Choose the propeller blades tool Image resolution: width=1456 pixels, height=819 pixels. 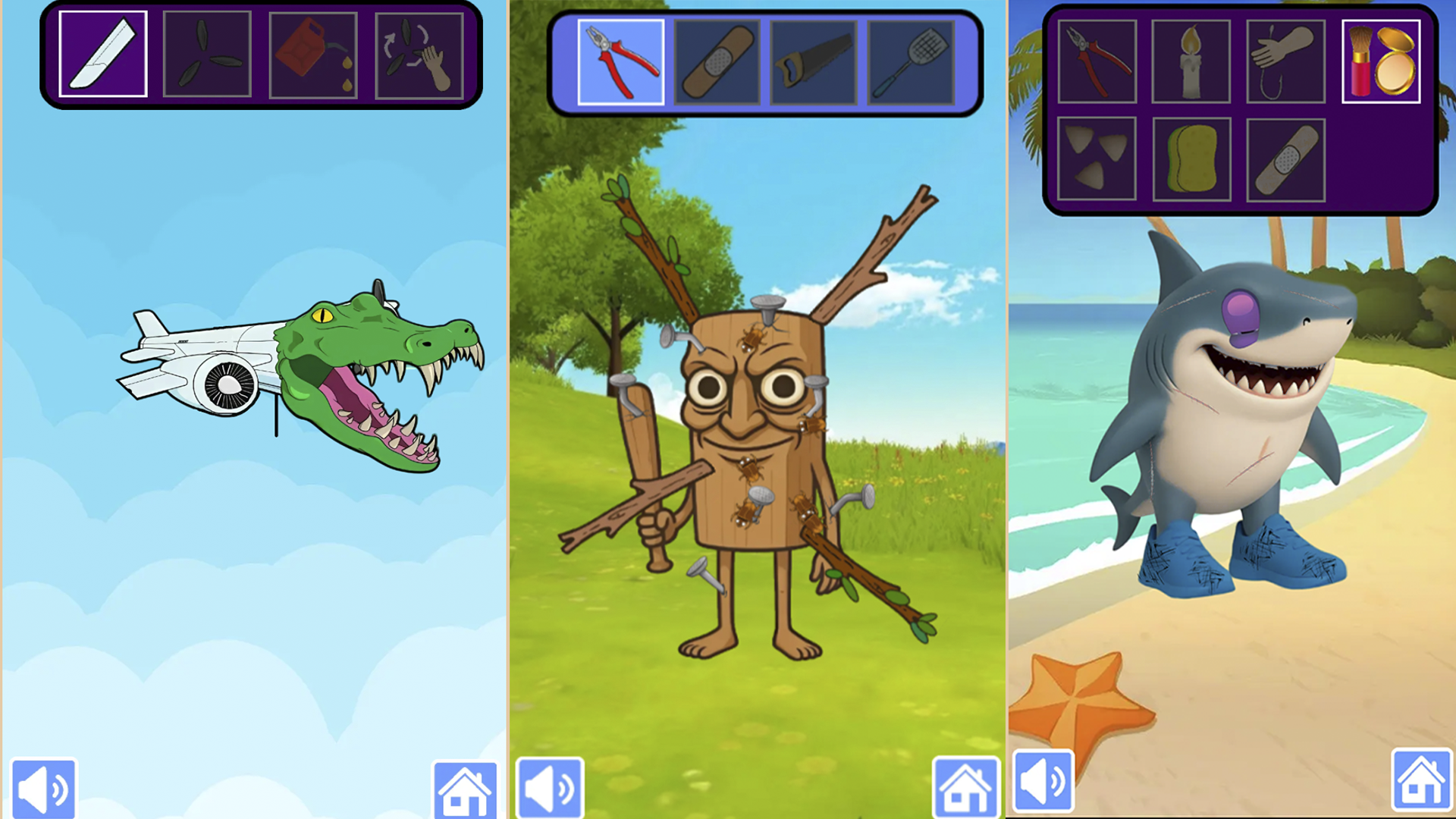[207, 55]
